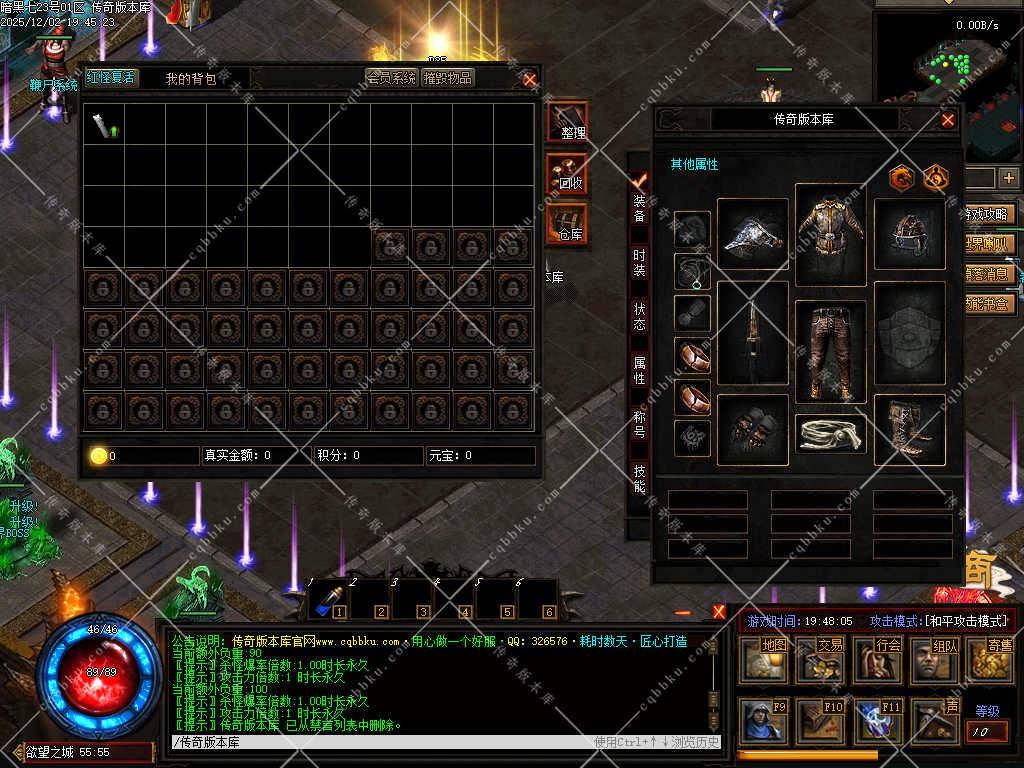This screenshot has height=768, width=1024.
Task: Select the scroll item in backpack
Action: click(103, 126)
